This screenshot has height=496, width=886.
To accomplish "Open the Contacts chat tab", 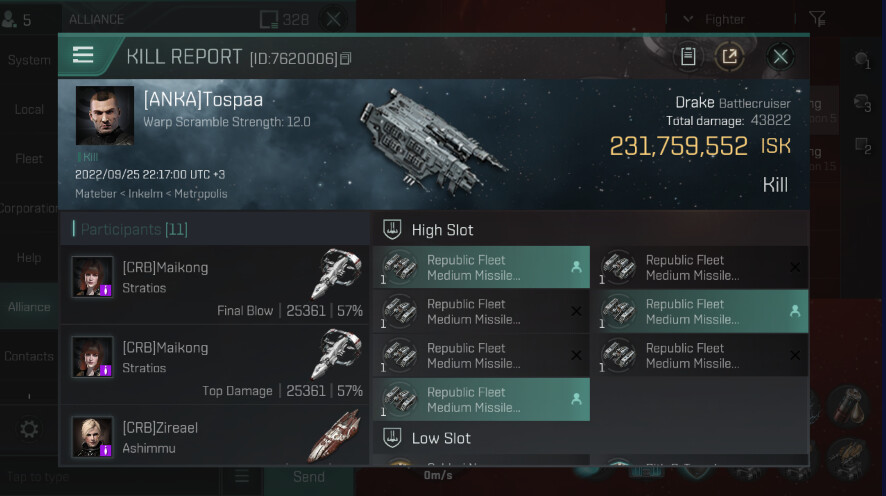I will pyautogui.click(x=29, y=356).
